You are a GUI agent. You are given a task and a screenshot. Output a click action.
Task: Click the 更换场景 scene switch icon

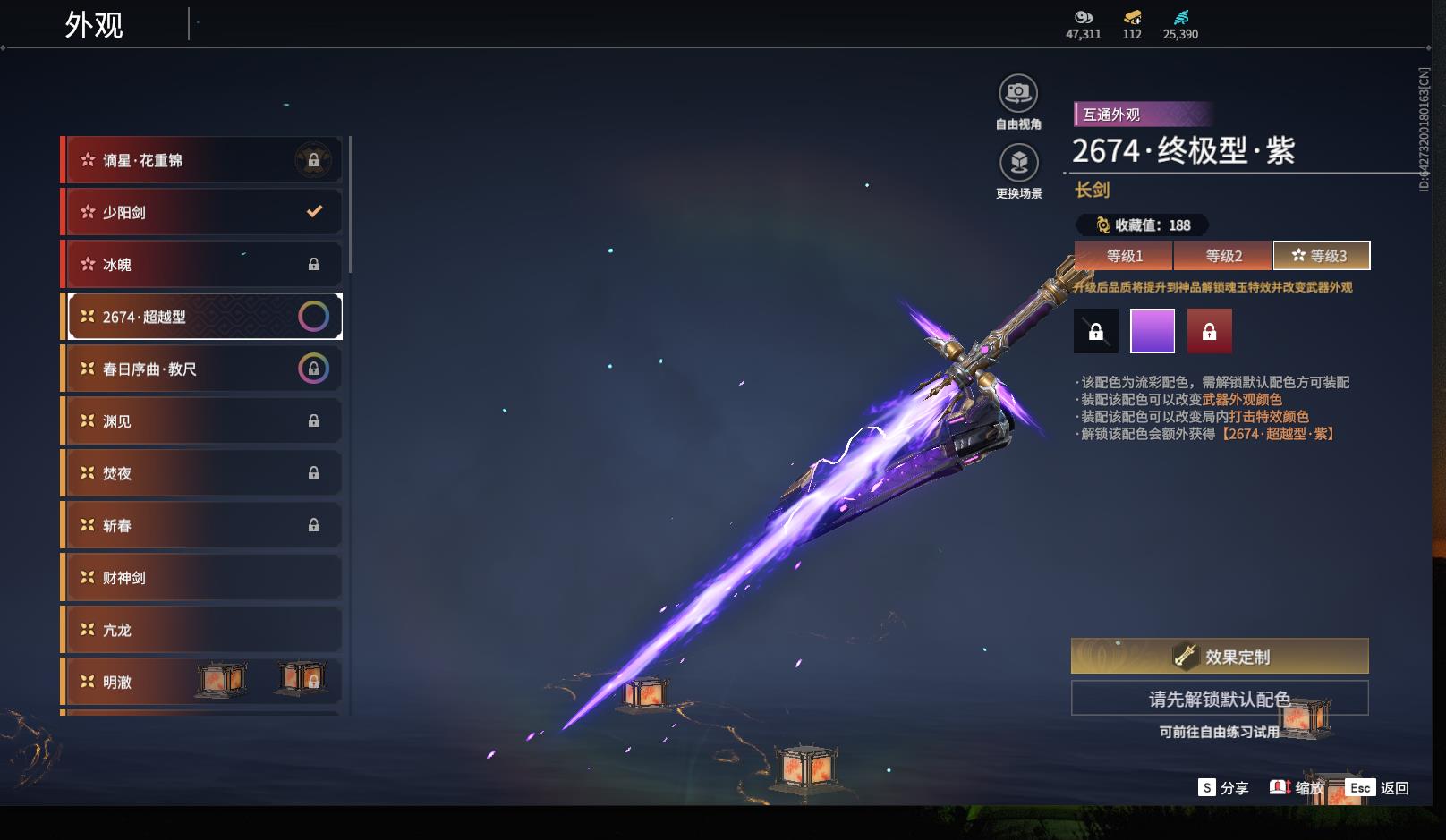(1018, 163)
